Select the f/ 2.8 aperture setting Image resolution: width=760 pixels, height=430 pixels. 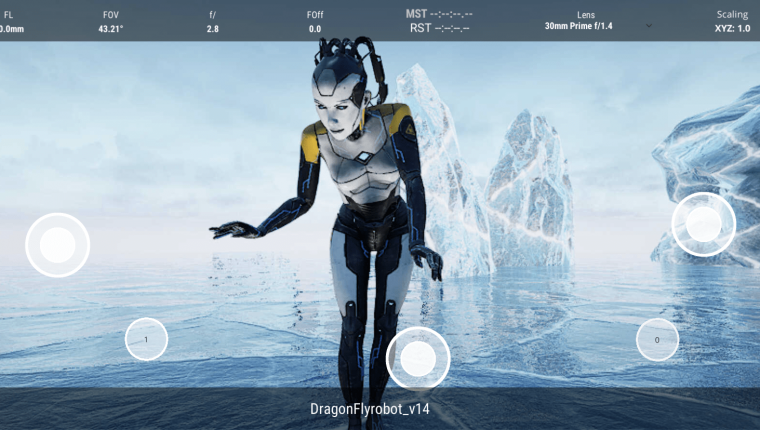click(x=213, y=22)
